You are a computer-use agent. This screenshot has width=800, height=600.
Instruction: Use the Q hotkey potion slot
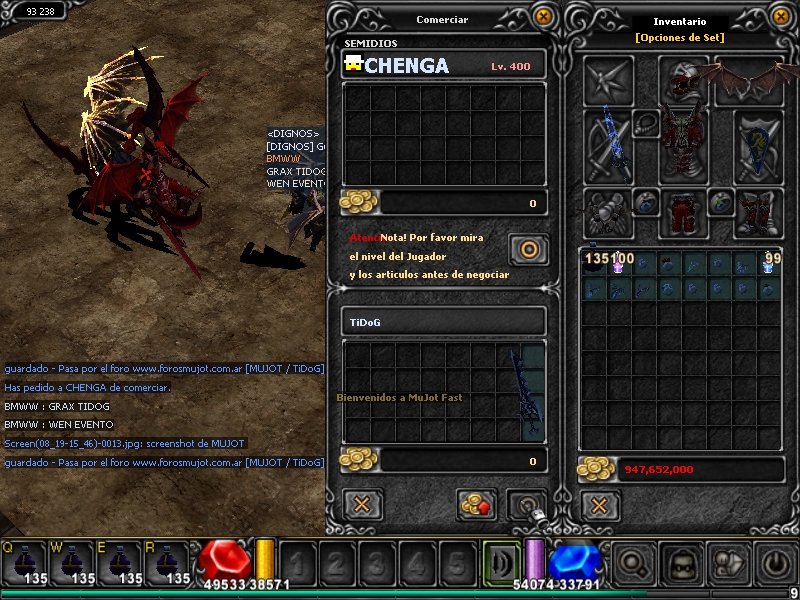click(24, 562)
